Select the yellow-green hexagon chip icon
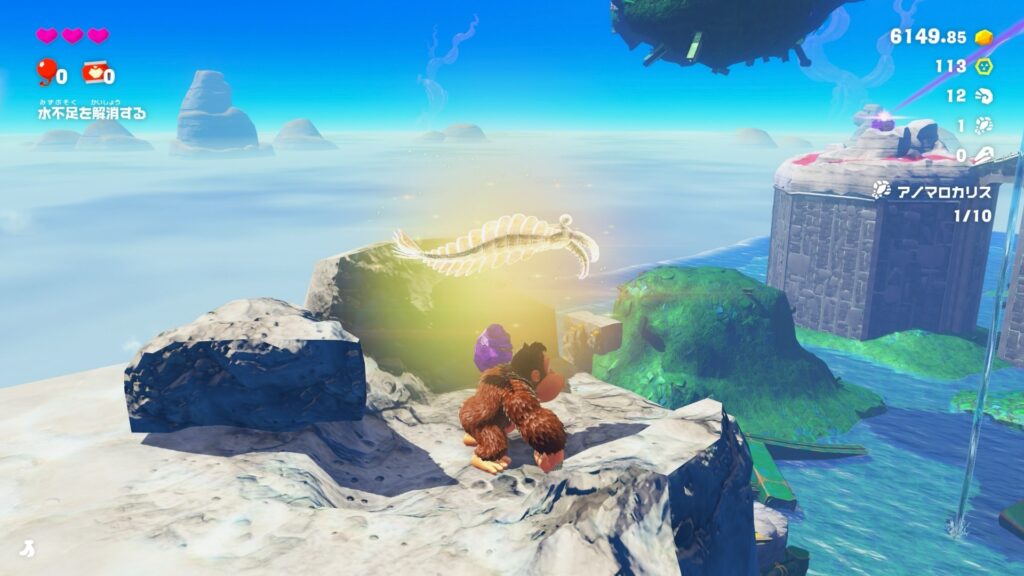 pyautogui.click(x=984, y=66)
